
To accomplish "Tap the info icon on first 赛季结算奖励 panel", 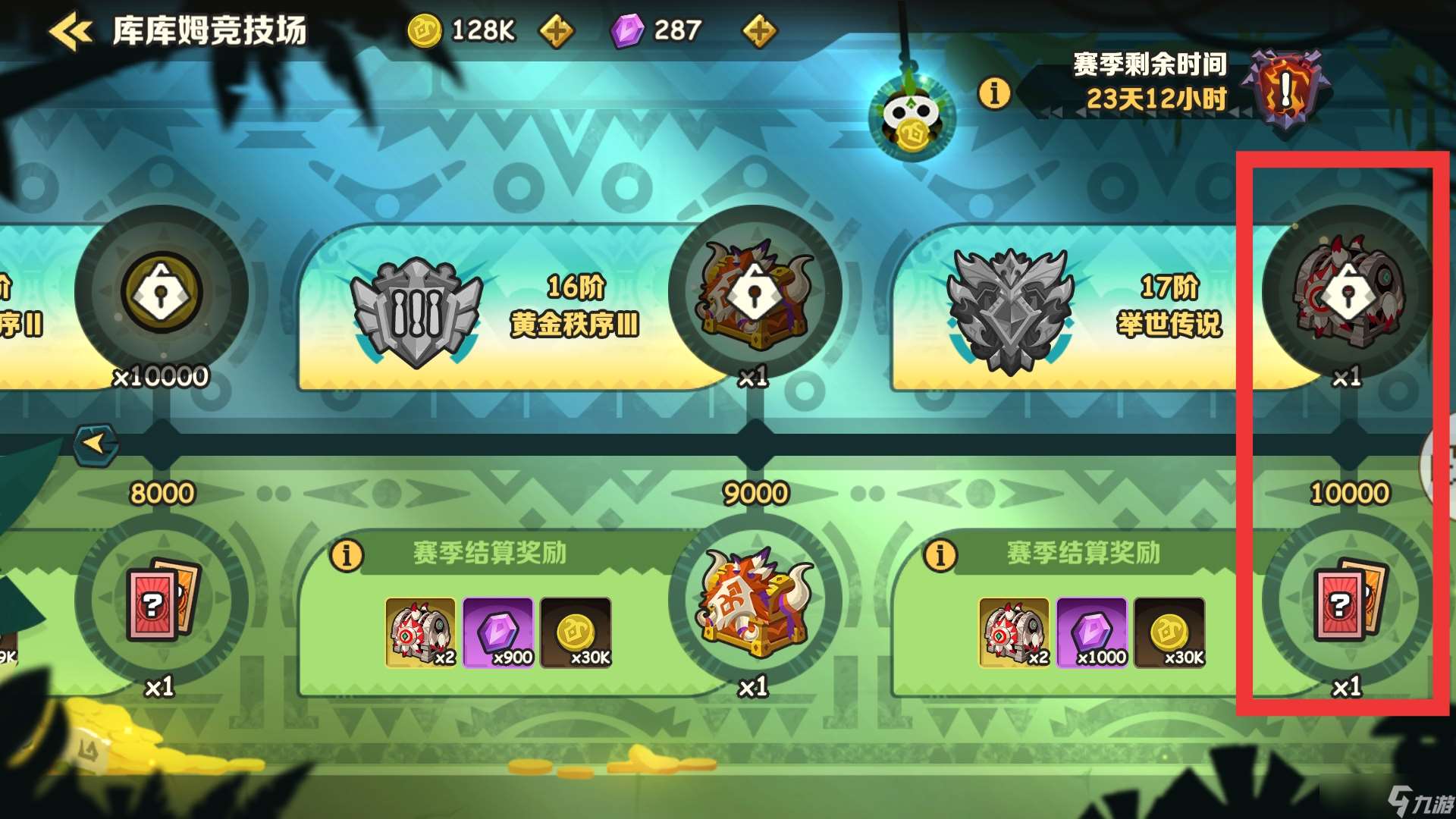I will [348, 556].
